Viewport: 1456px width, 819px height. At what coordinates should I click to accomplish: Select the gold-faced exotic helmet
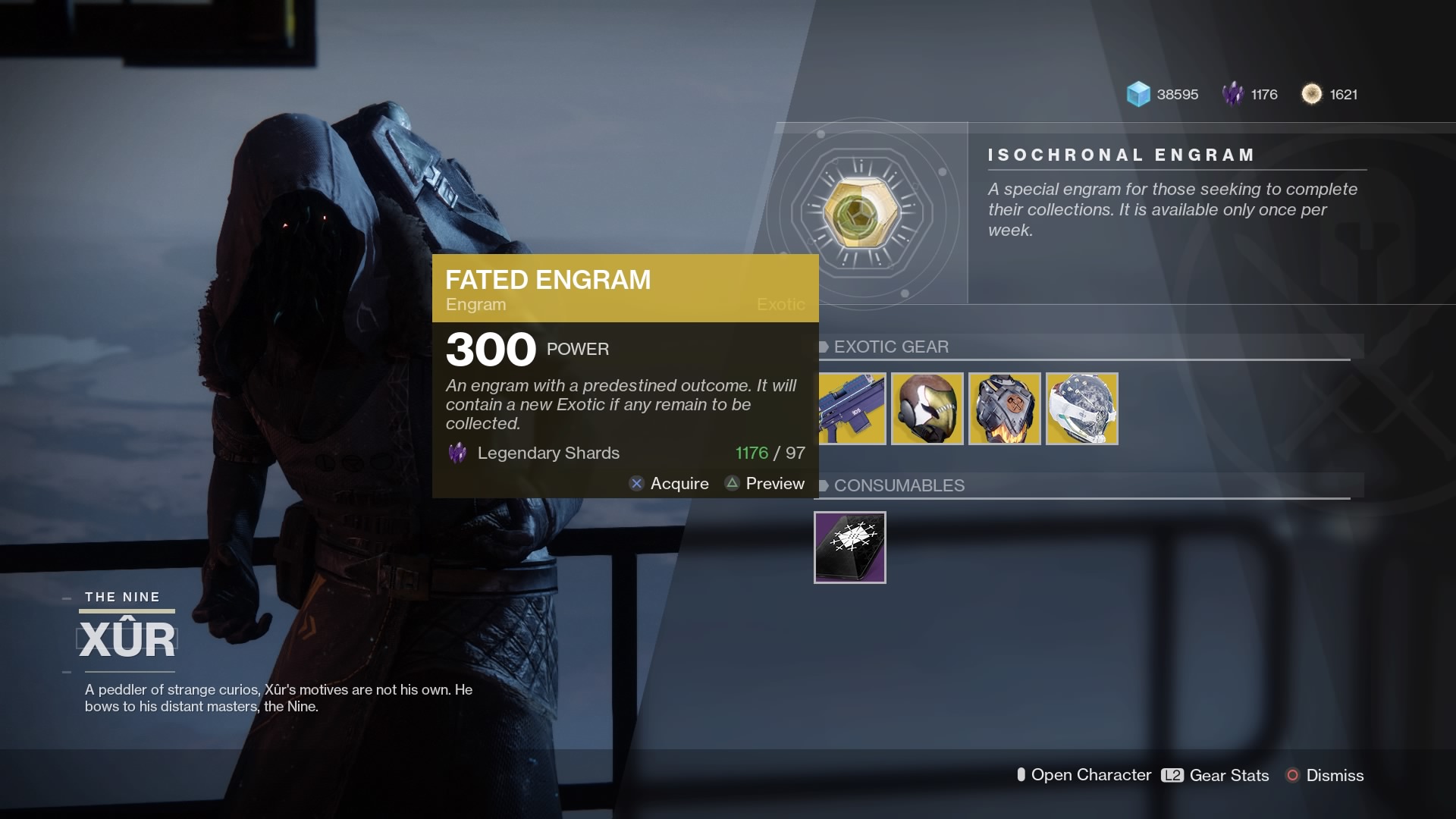(927, 409)
